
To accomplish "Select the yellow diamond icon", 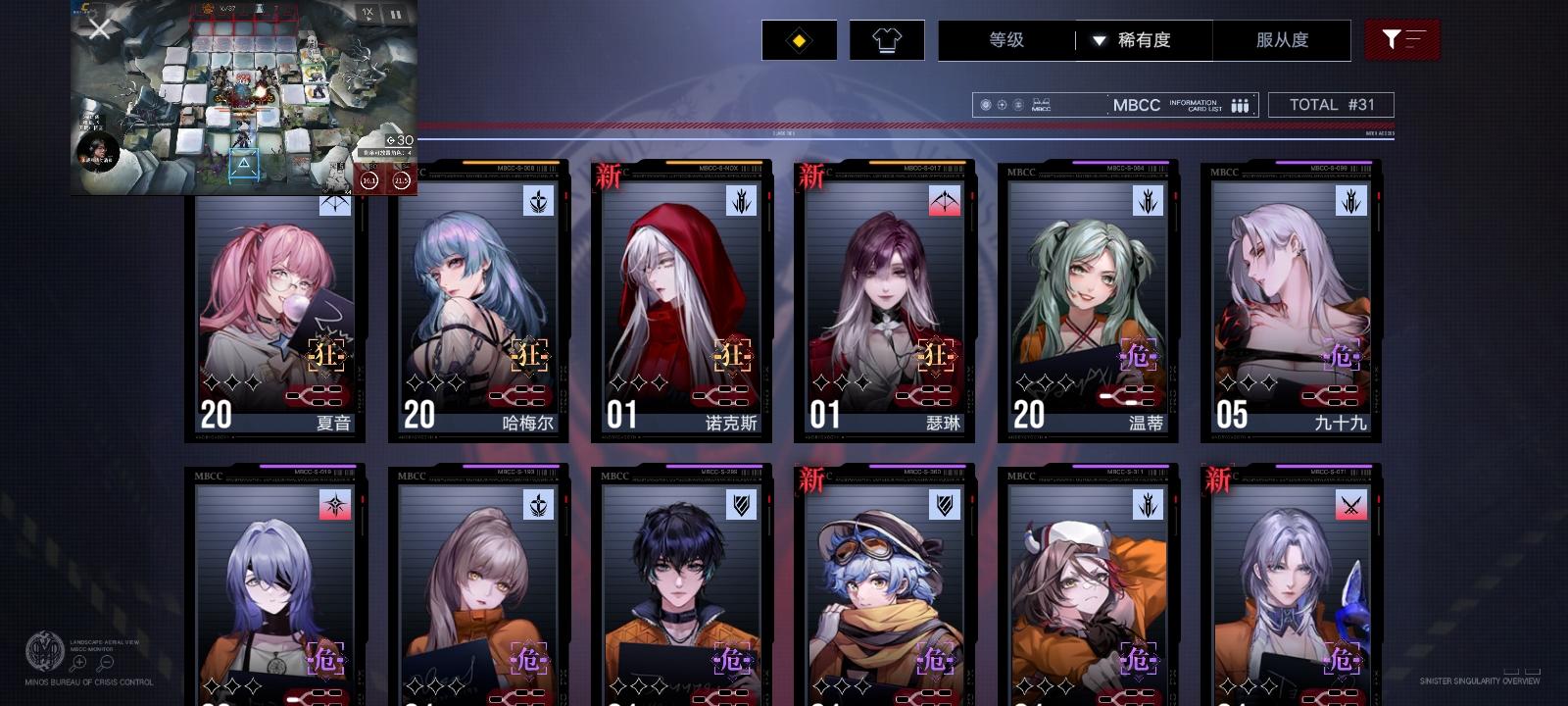I will tap(799, 39).
